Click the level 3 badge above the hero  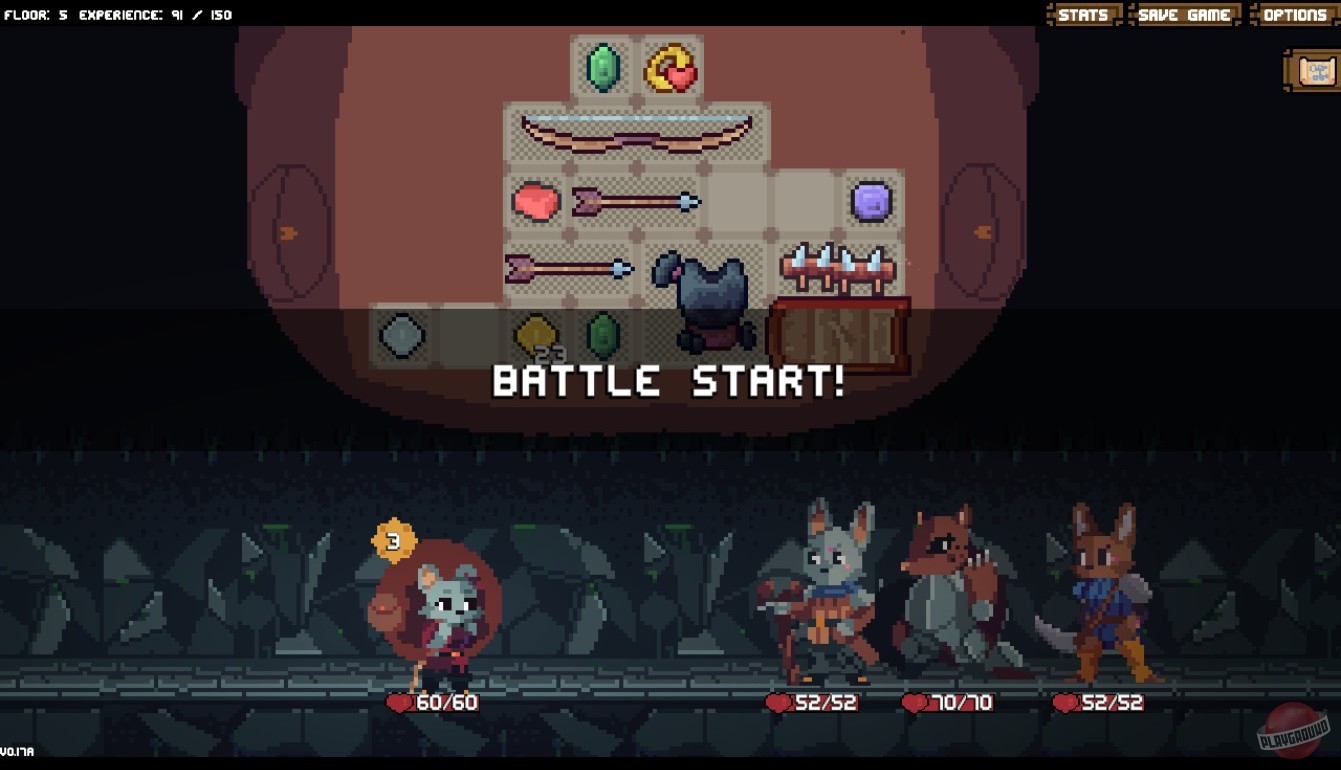[x=393, y=541]
